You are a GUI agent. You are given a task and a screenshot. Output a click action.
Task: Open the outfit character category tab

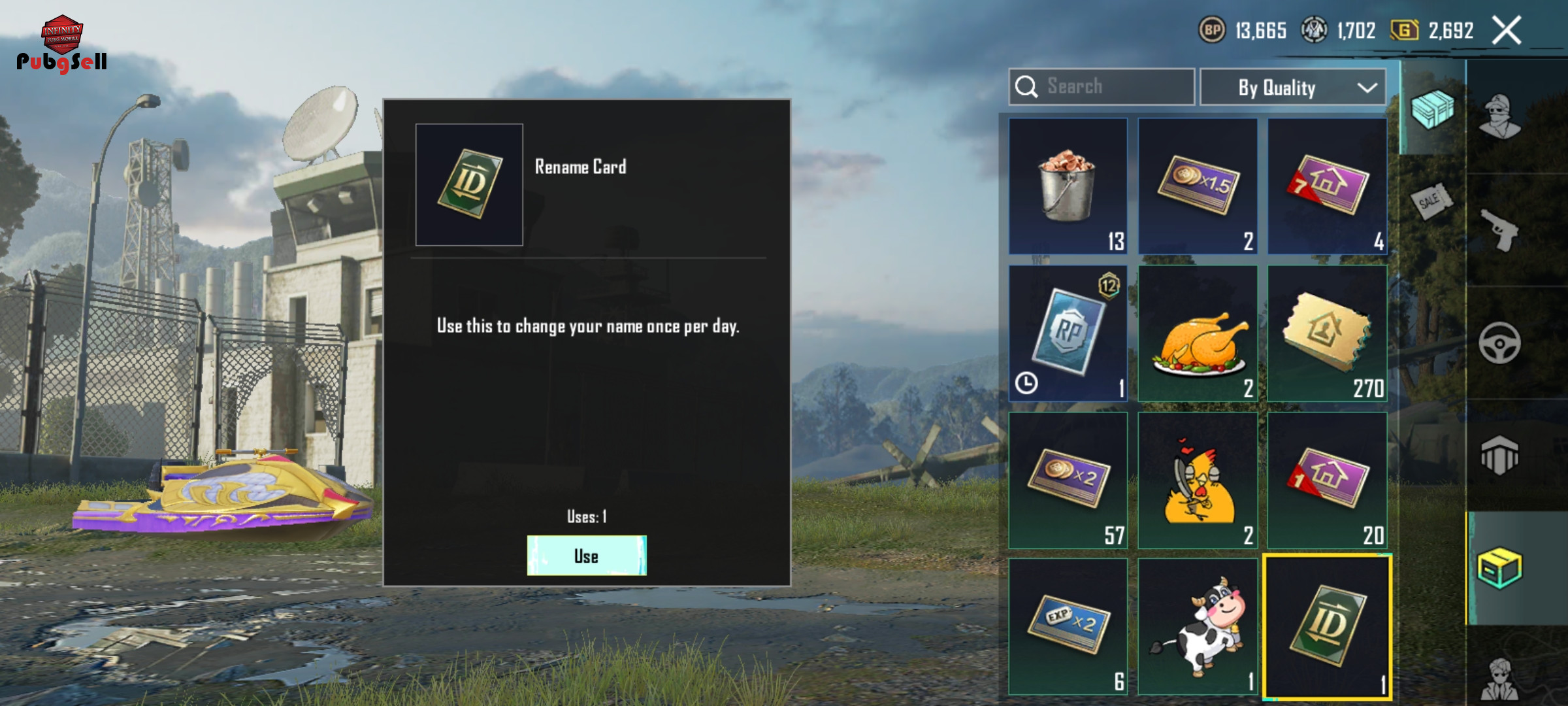click(x=1500, y=118)
